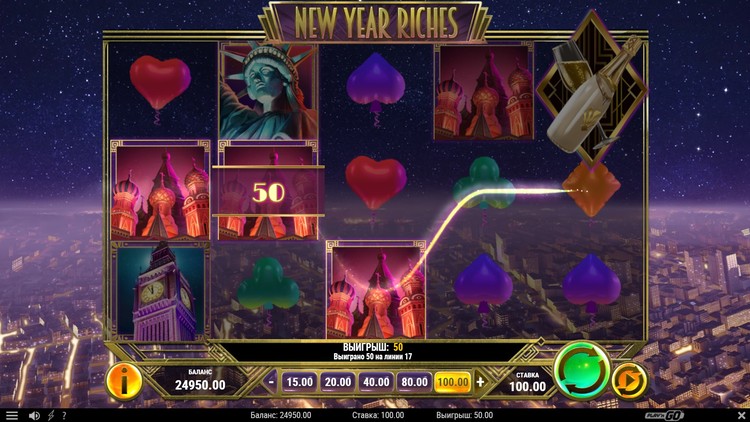Set the bet to 15.00
750x422 pixels.
[300, 381]
